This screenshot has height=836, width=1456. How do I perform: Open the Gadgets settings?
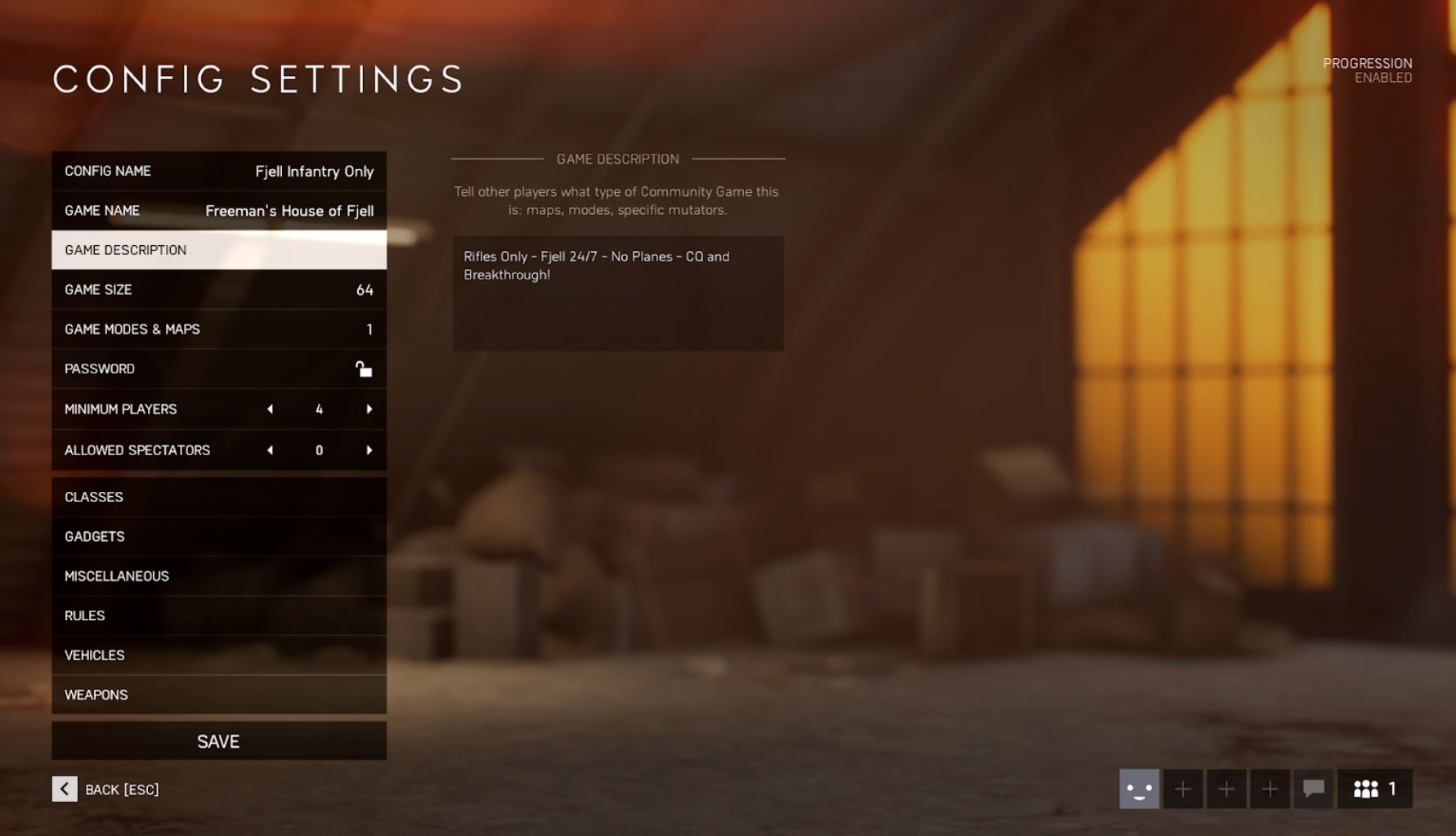218,537
